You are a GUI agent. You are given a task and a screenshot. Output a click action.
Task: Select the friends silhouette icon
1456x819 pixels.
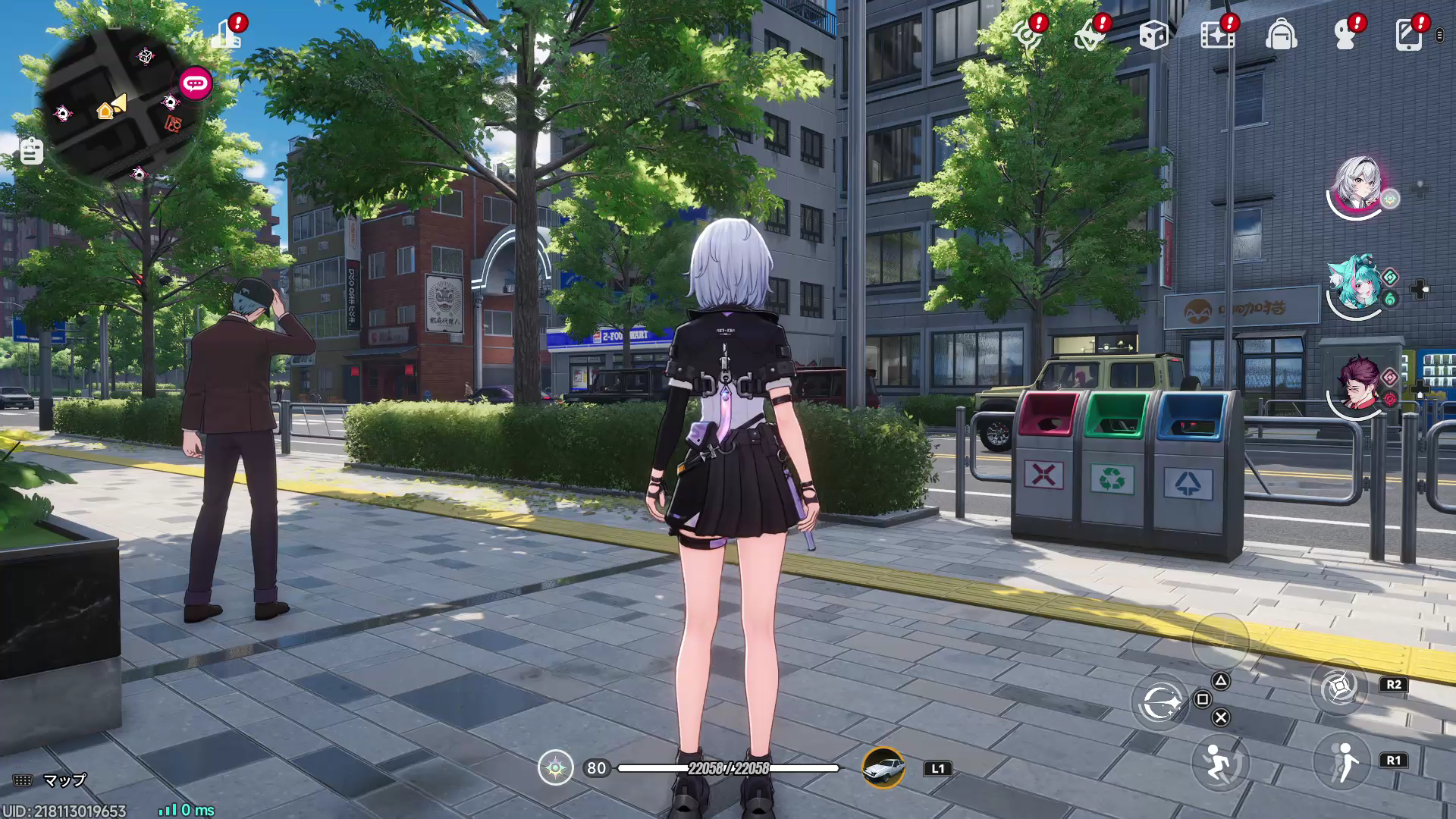1345,34
